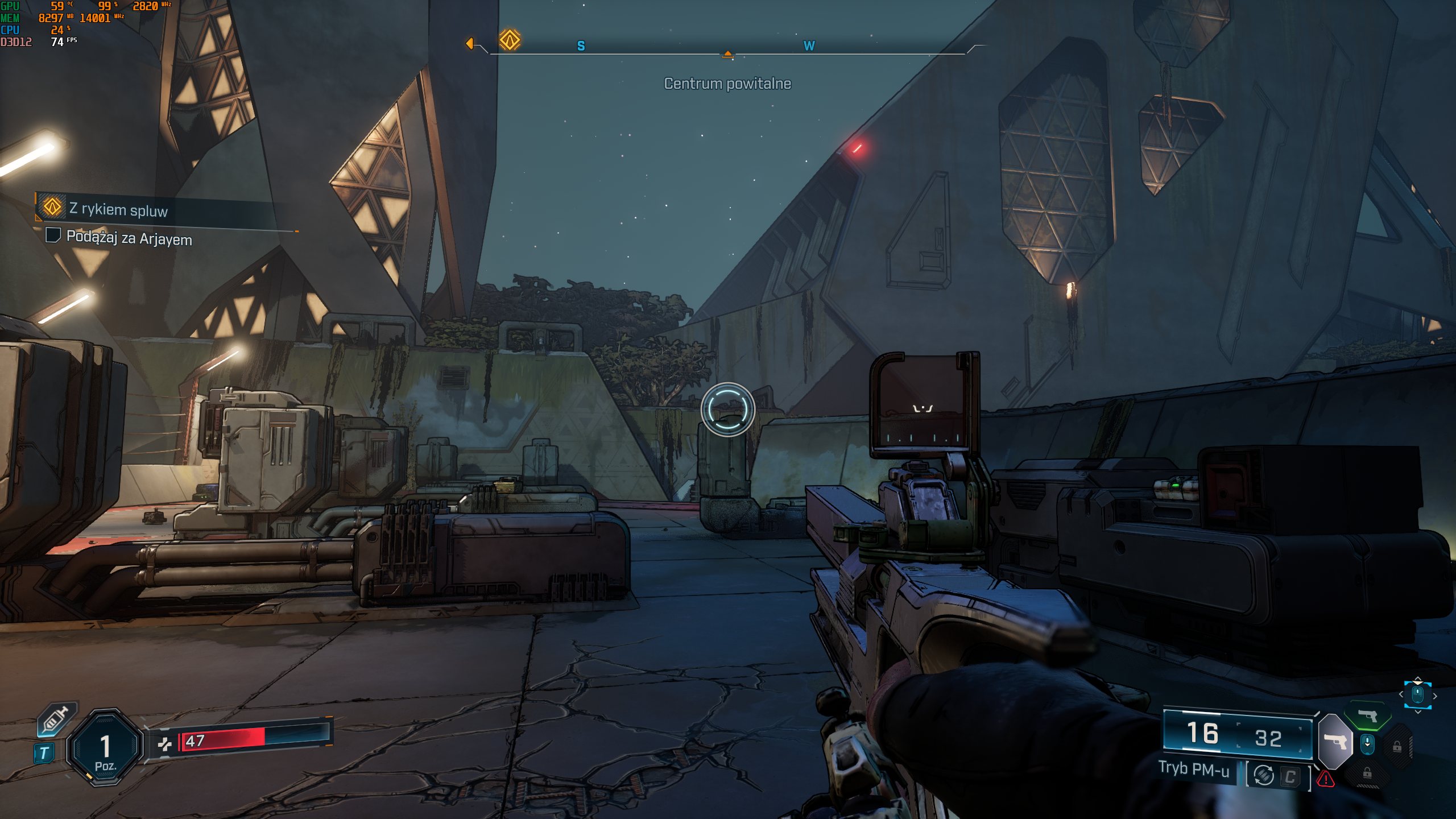The width and height of the screenshot is (1456, 819).
Task: Toggle the ammo-swap weapon mode icon
Action: click(1264, 775)
